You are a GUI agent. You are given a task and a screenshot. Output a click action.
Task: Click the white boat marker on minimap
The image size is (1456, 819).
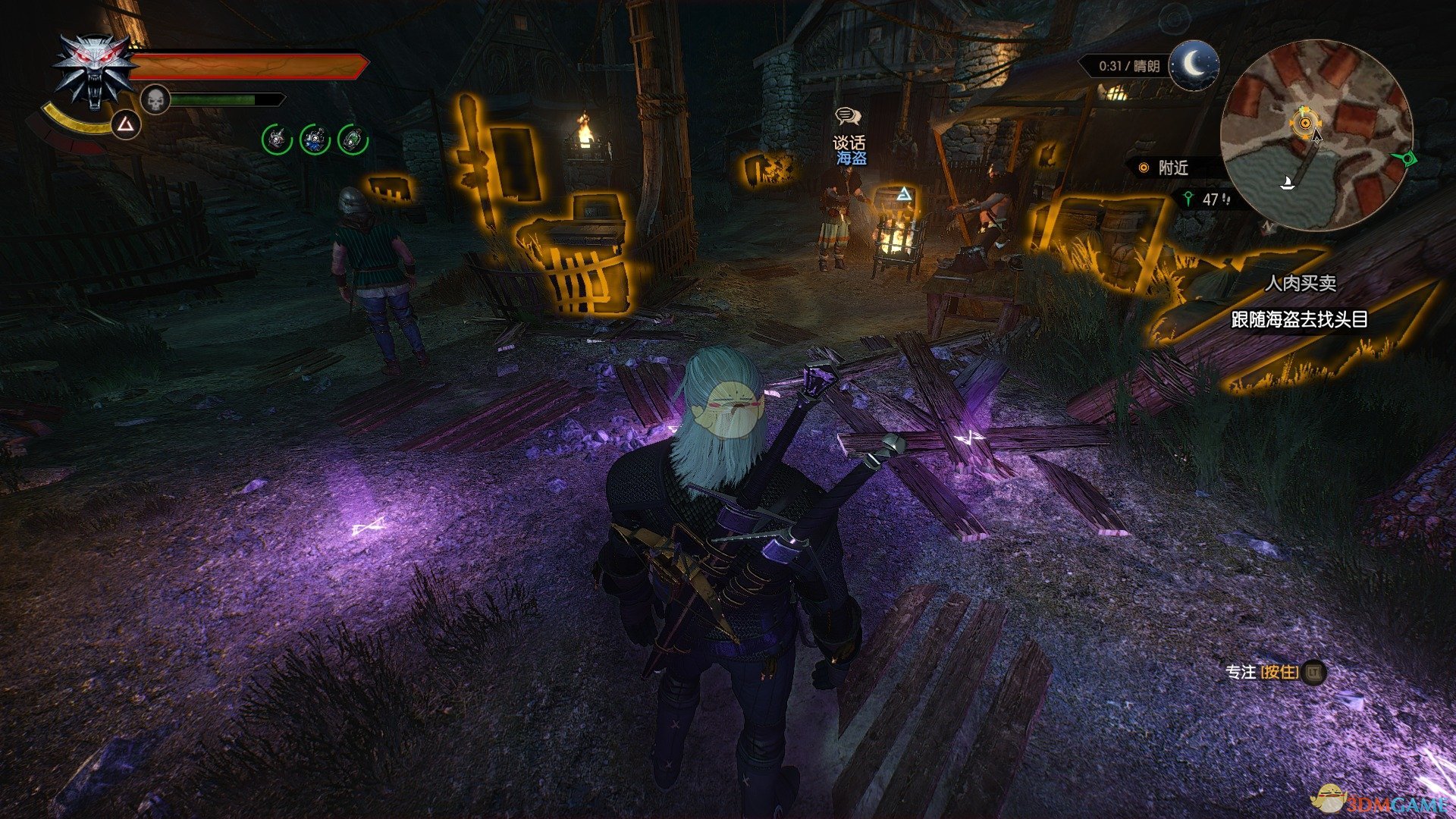pyautogui.click(x=1287, y=183)
